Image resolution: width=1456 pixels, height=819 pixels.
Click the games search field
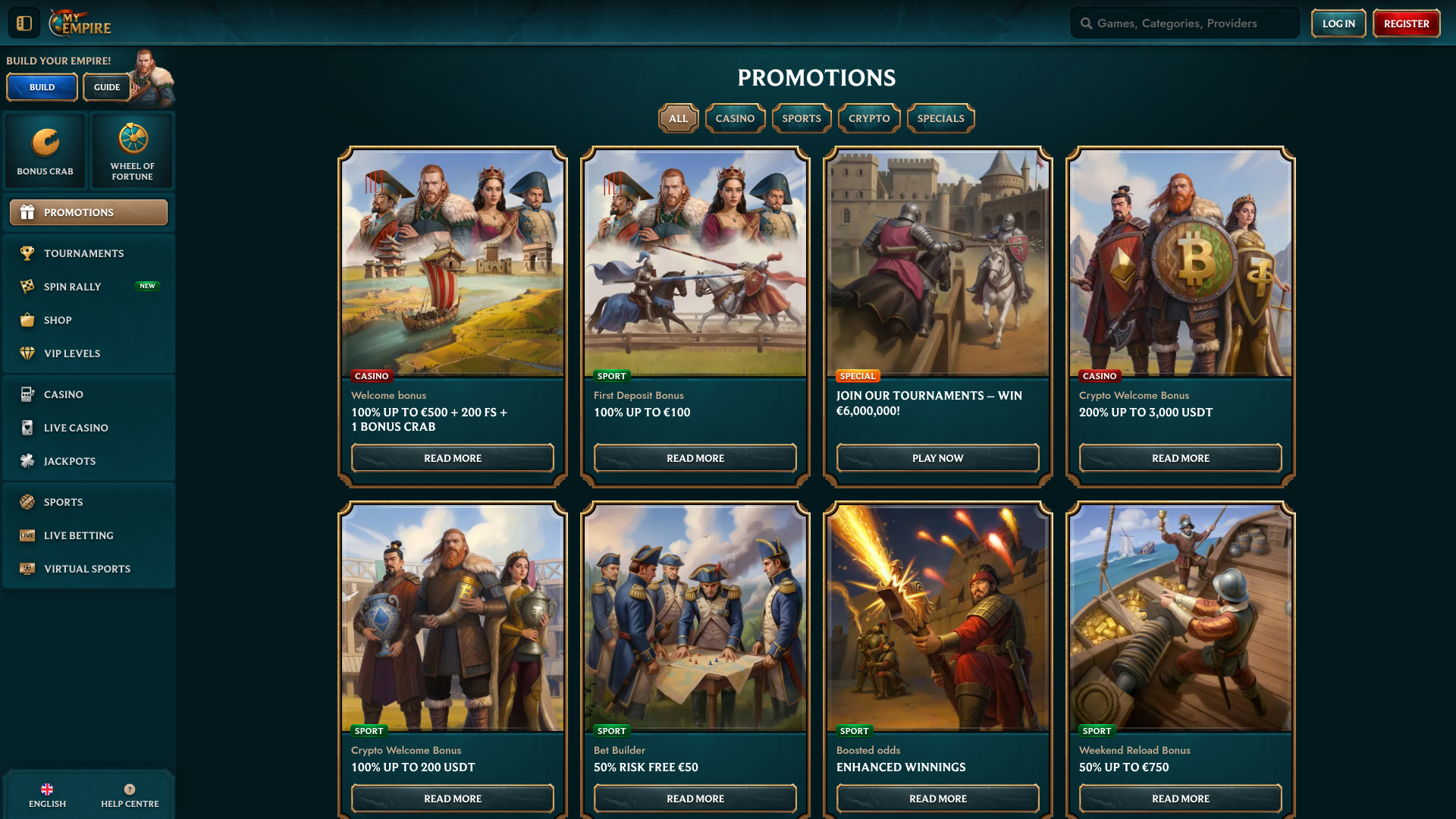coord(1184,23)
